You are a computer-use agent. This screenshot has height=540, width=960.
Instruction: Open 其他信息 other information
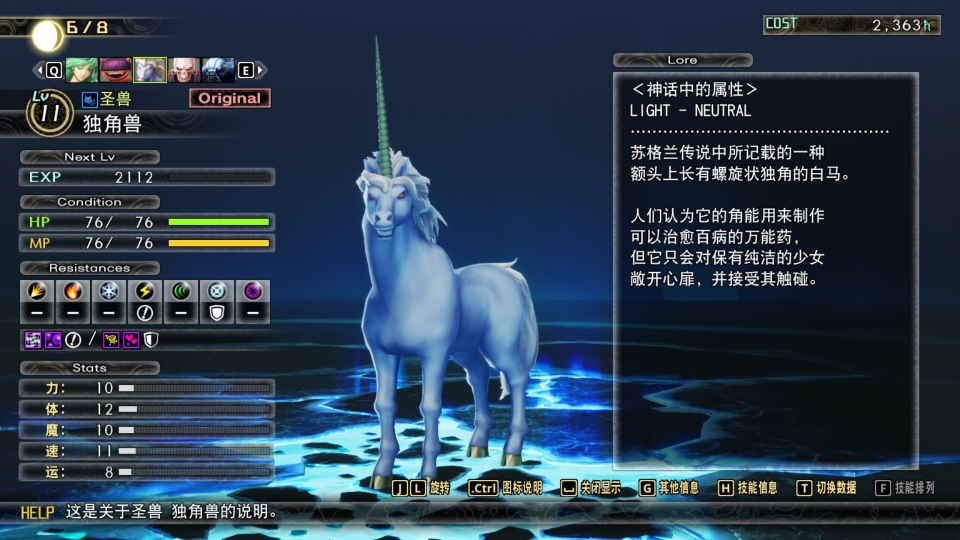[668, 488]
